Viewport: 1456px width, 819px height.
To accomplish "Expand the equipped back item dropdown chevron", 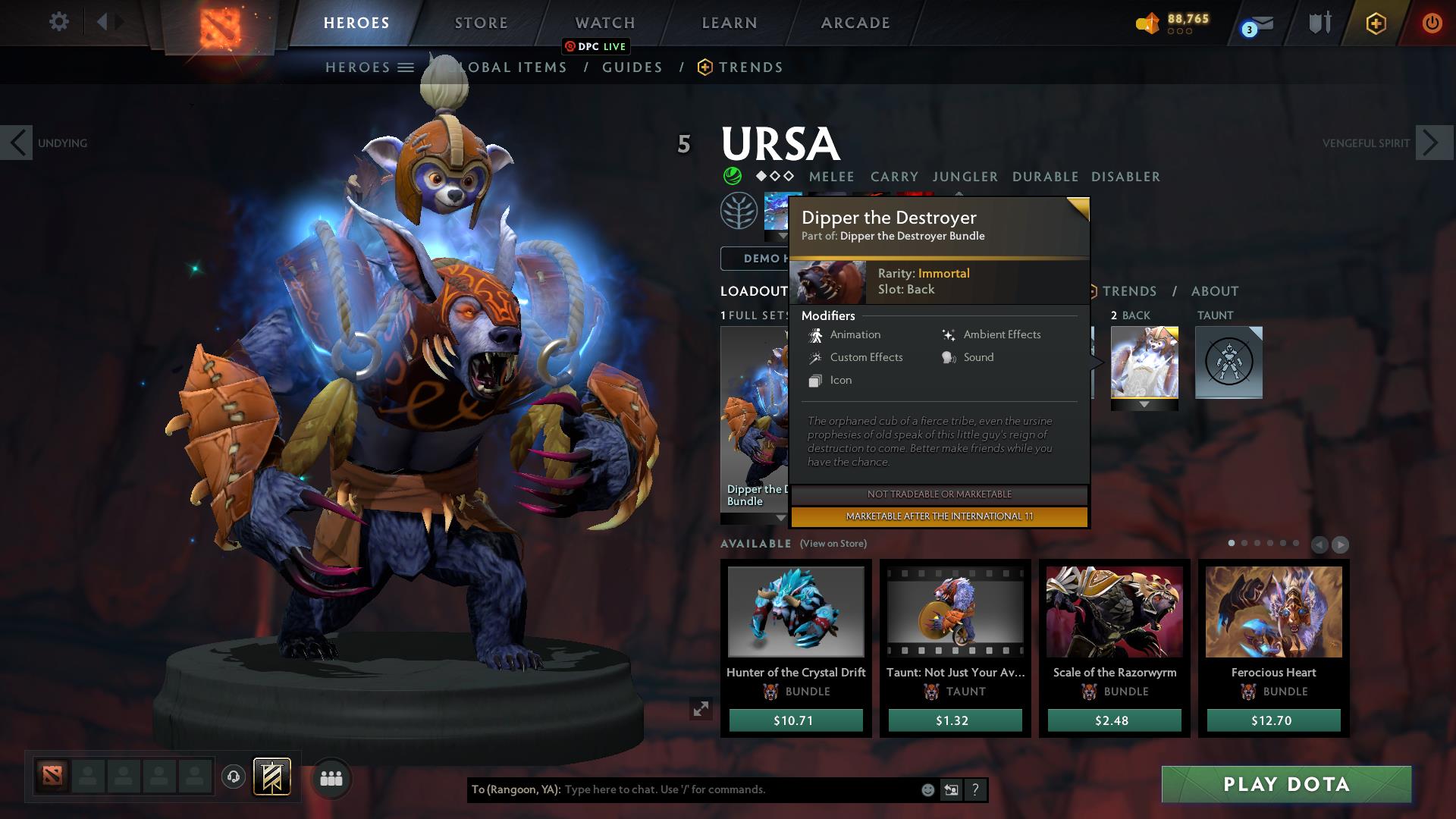I will [1144, 405].
